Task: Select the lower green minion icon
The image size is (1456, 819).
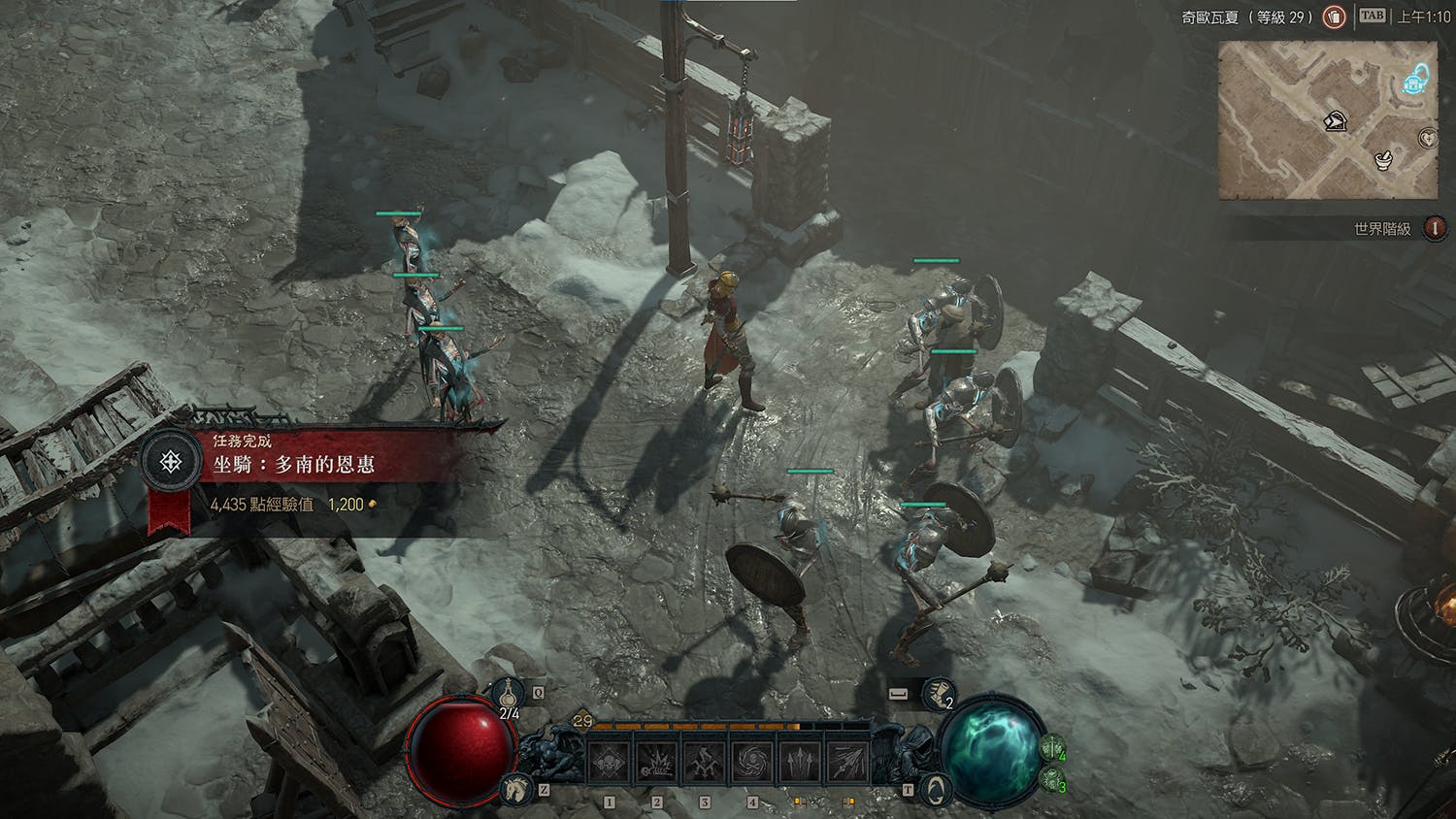Action: [x=1052, y=778]
